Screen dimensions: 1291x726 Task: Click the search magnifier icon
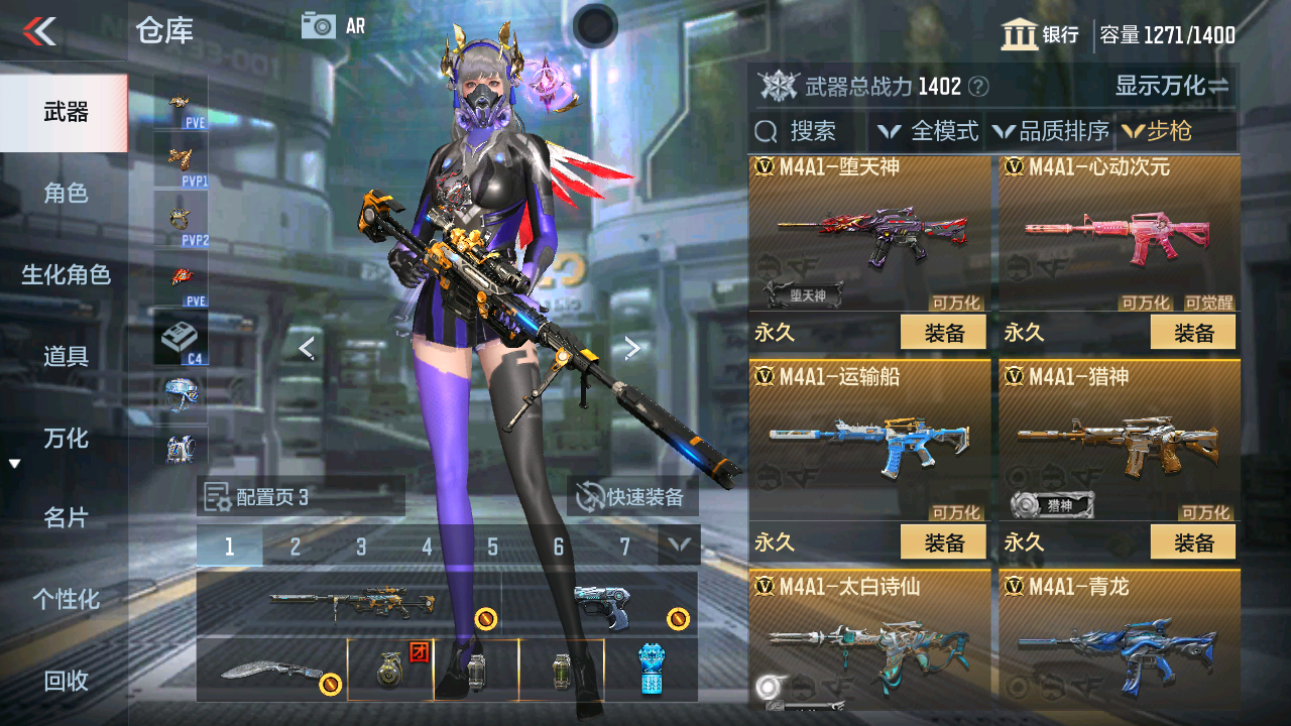(x=766, y=130)
